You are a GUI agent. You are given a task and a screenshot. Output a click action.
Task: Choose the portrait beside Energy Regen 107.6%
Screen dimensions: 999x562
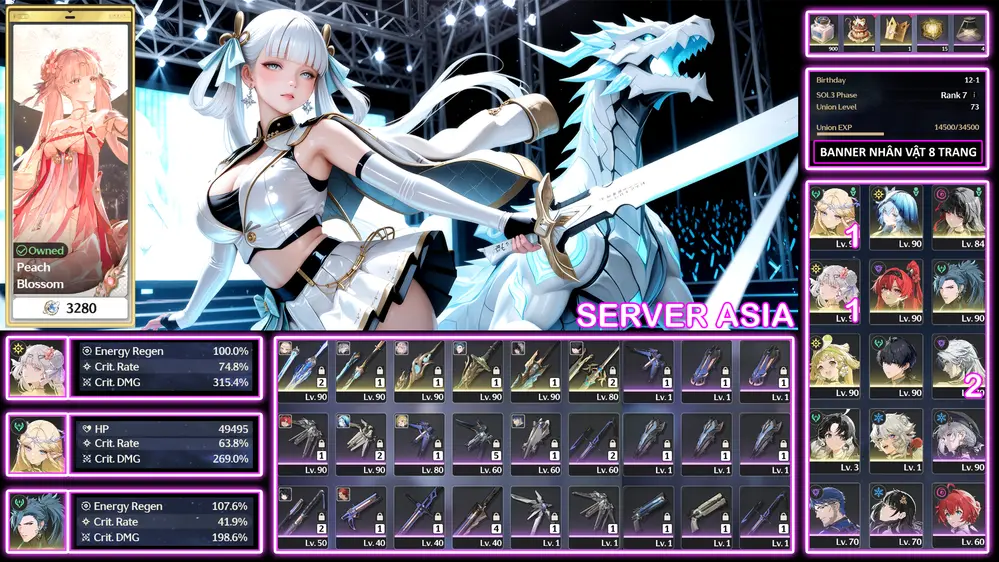pos(38,519)
